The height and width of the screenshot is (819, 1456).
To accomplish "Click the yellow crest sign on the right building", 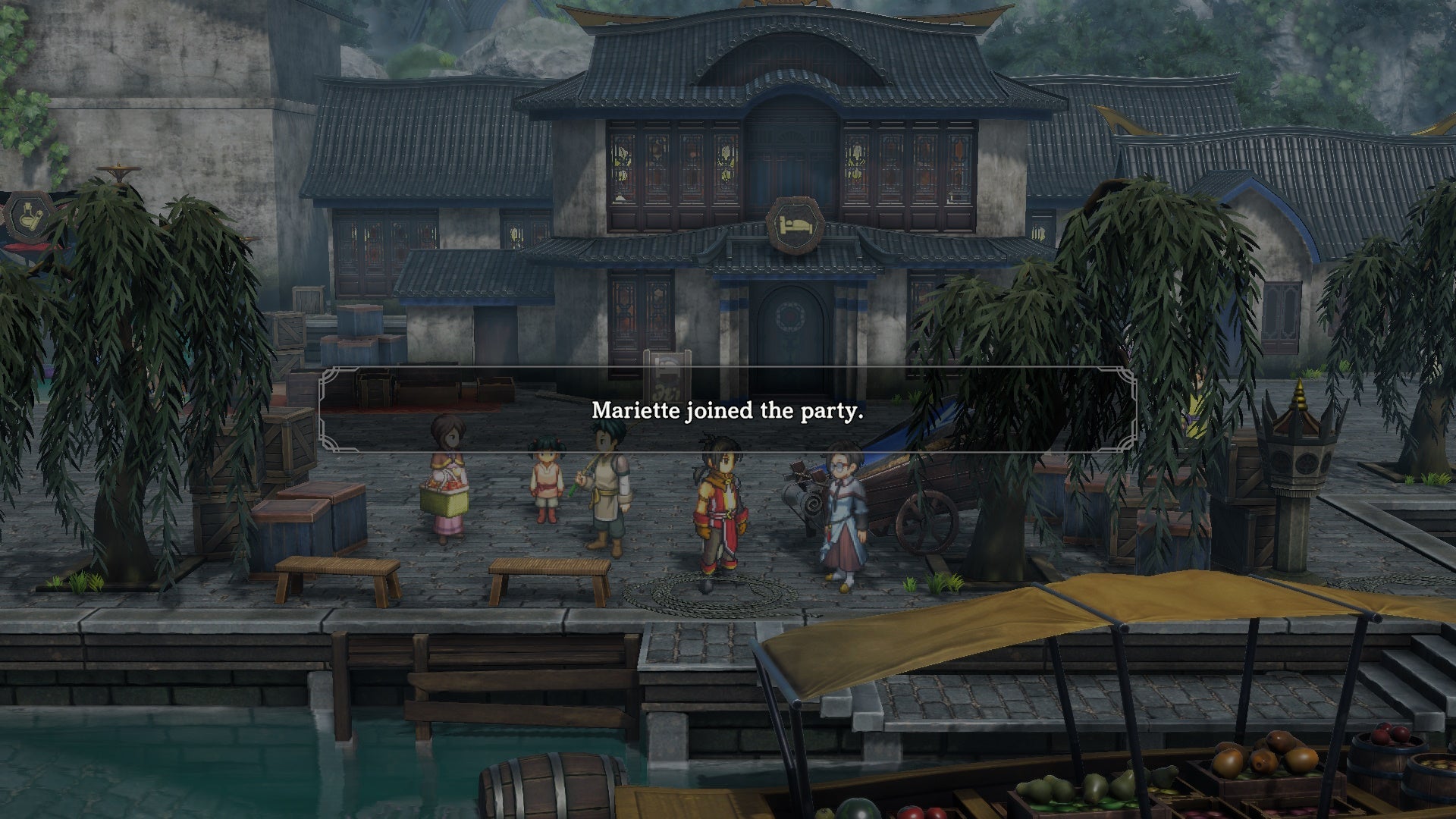I will pyautogui.click(x=1038, y=234).
